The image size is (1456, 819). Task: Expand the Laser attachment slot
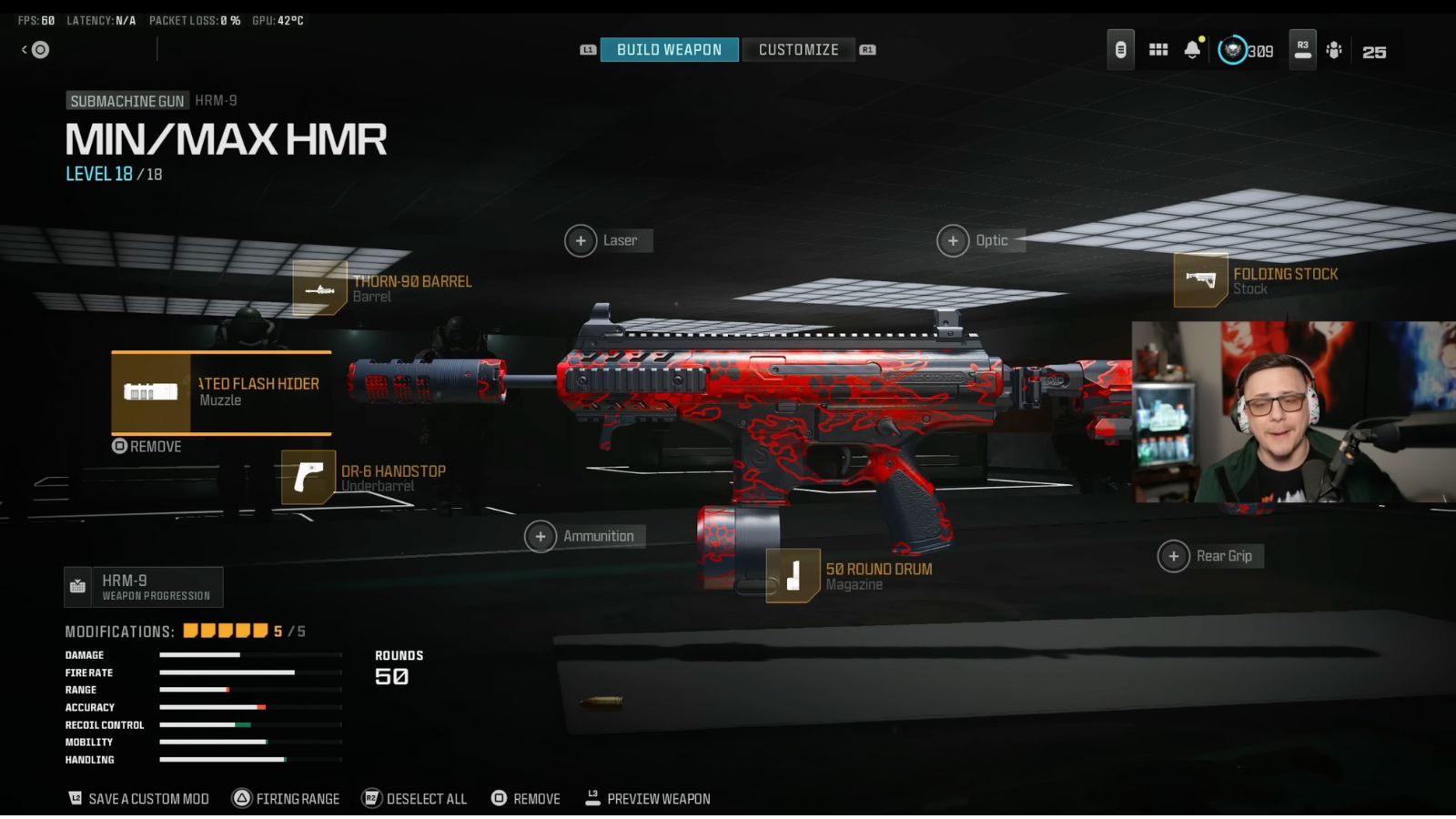pos(580,240)
